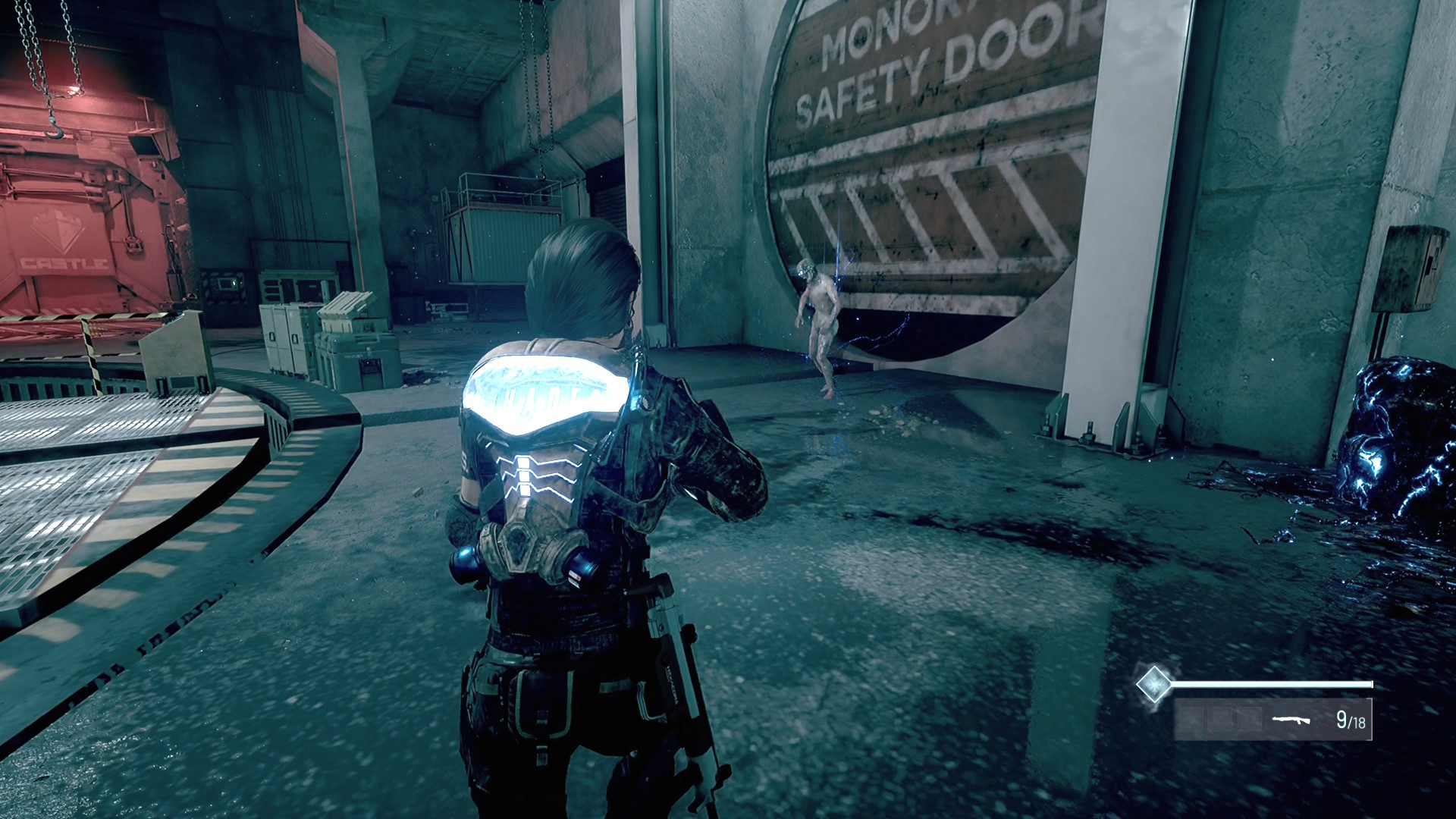The width and height of the screenshot is (1456, 819).
Task: Click the diamond snowflake ability icon
Action: pyautogui.click(x=1153, y=683)
